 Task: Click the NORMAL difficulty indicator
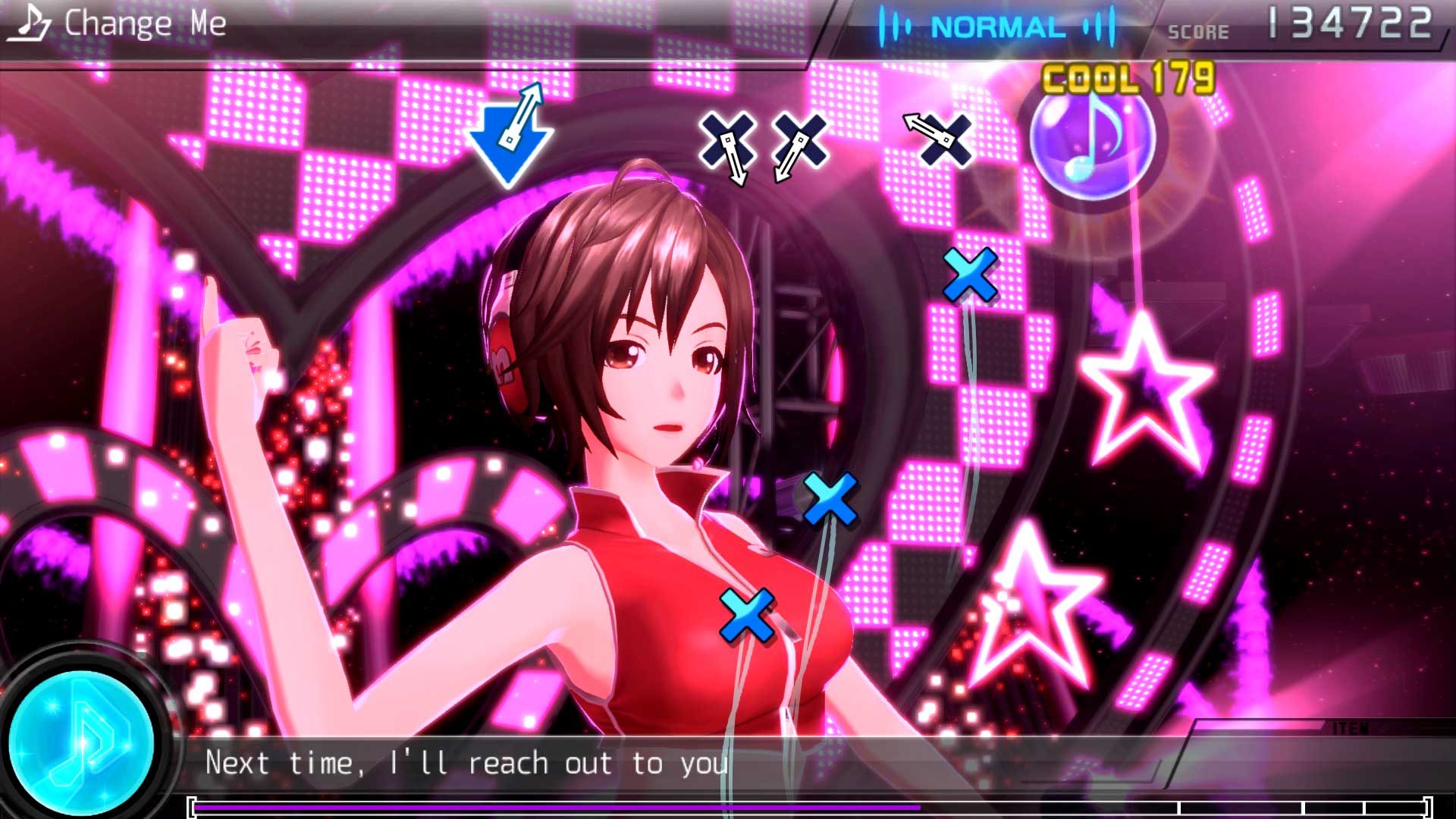click(997, 28)
